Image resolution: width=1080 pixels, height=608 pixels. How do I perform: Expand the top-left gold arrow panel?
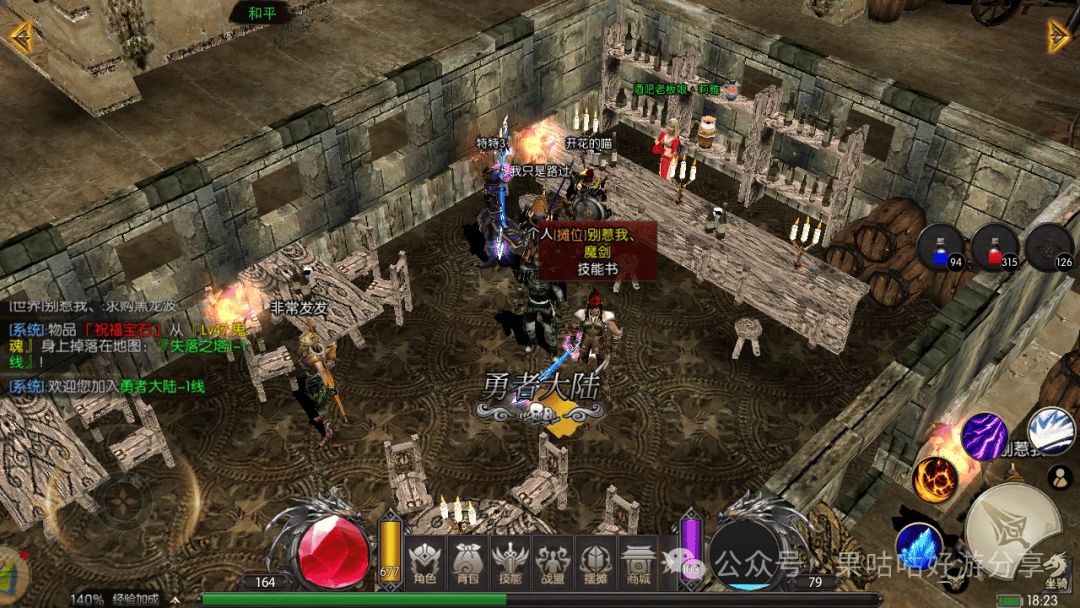pos(20,36)
